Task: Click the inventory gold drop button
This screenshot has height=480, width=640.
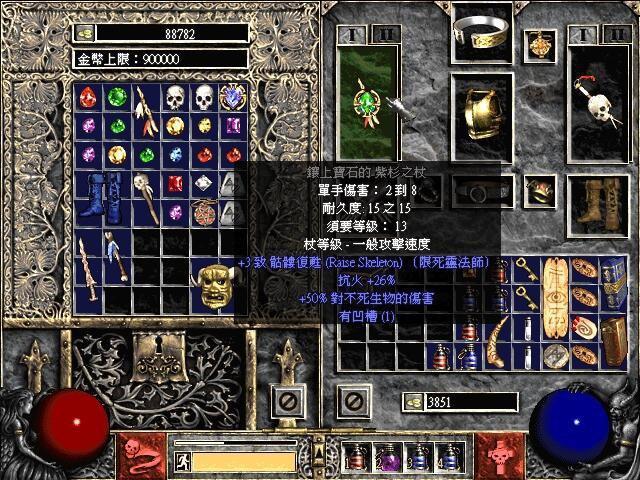Action: click(x=412, y=401)
